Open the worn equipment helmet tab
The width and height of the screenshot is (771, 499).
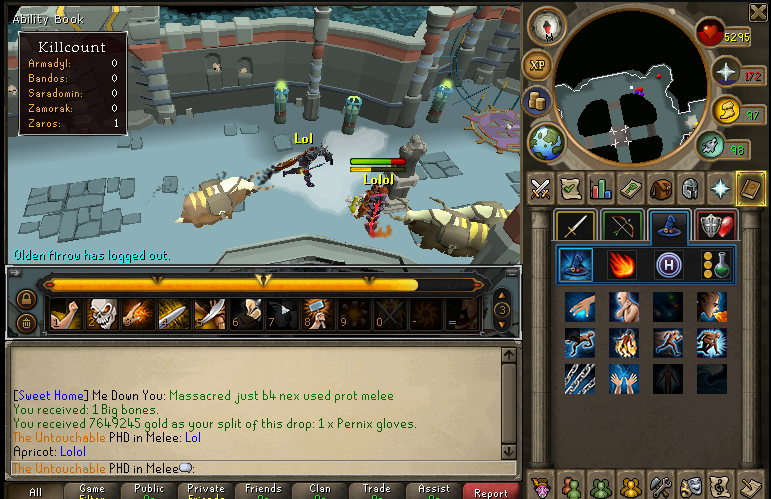point(689,188)
